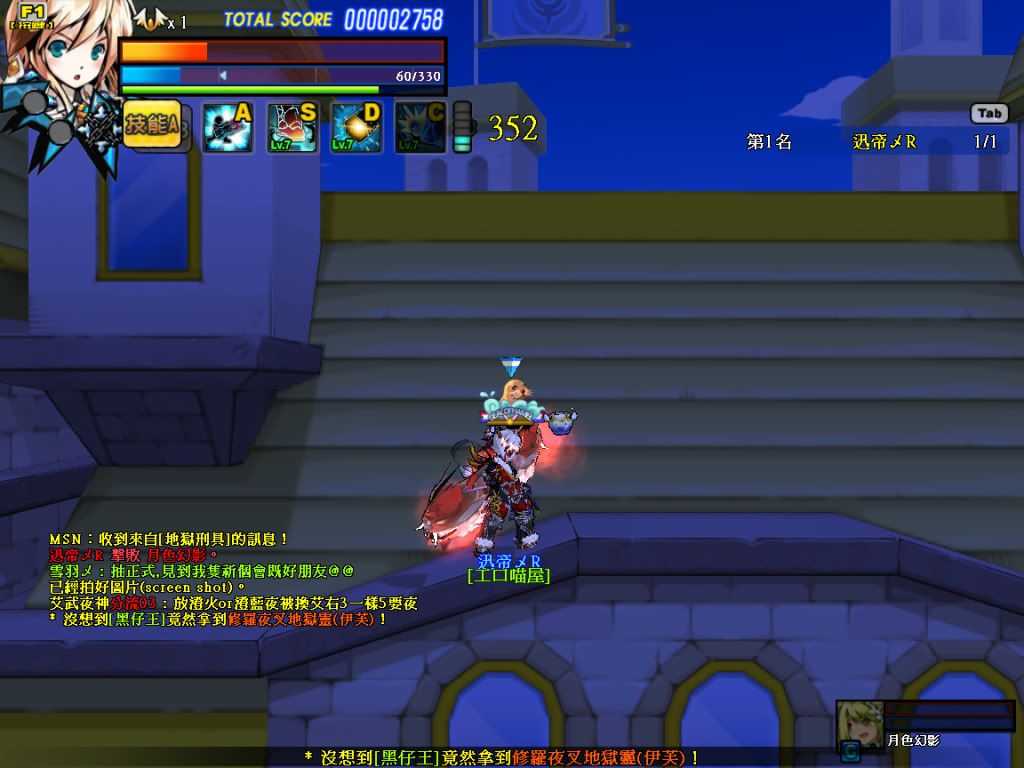The height and width of the screenshot is (768, 1024).
Task: Activate the A-key gun skill icon
Action: tap(227, 127)
